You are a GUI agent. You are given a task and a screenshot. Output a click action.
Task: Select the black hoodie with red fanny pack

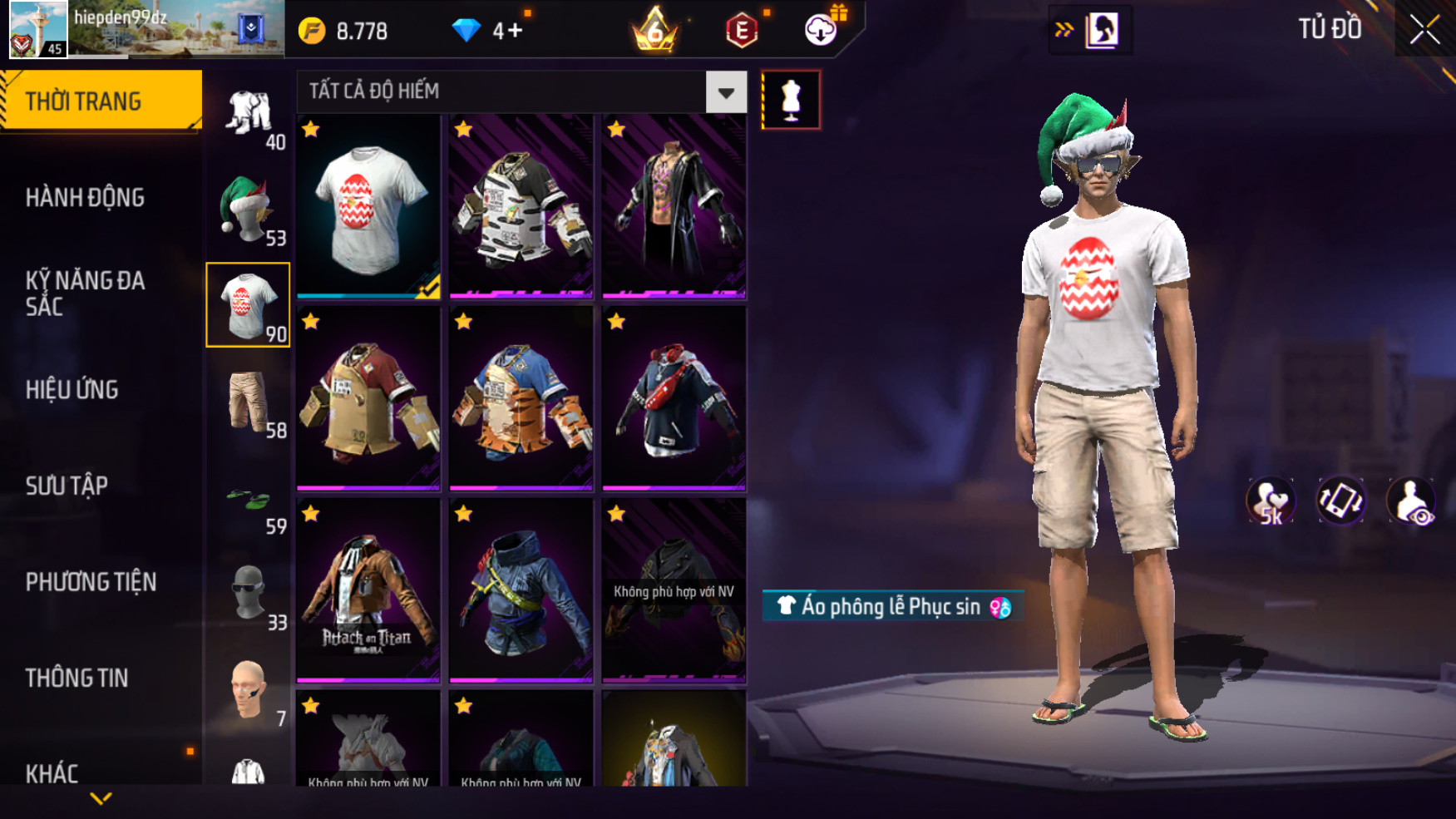[x=674, y=398]
